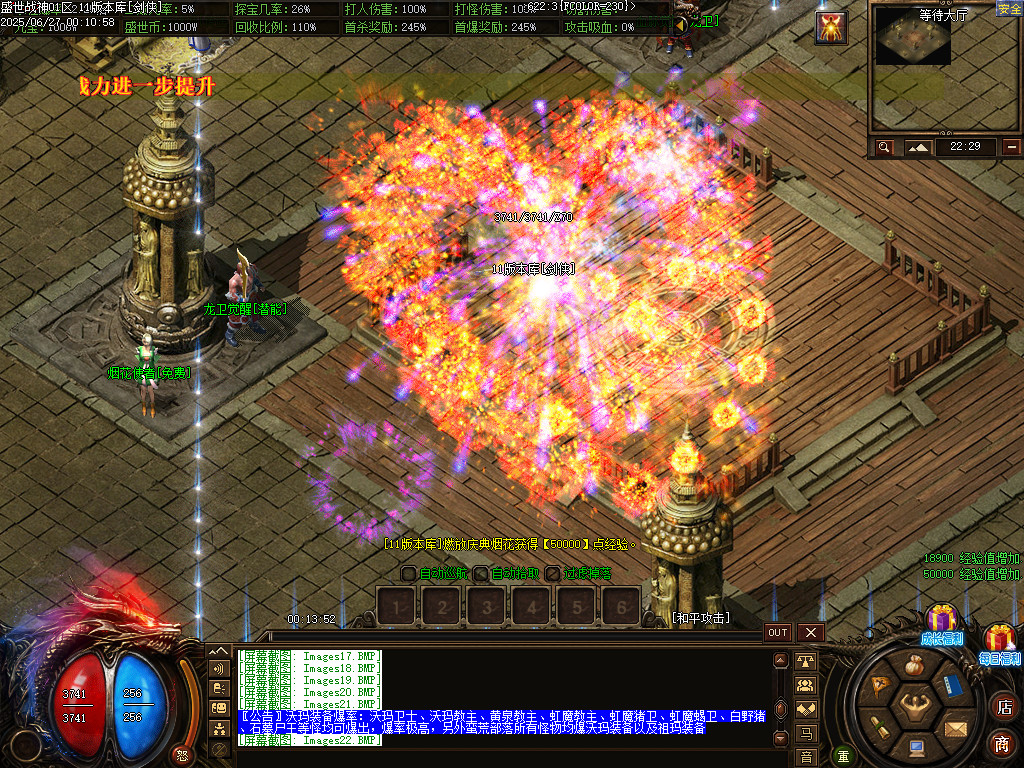Open the handshake trade button
1024x768 pixels.
(805, 708)
